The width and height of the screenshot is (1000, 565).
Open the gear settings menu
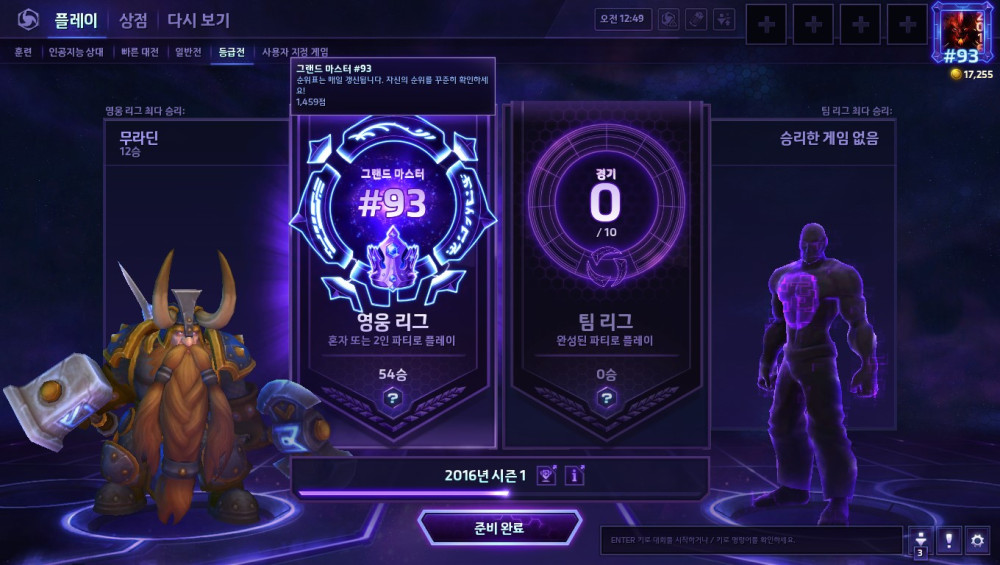pyautogui.click(x=976, y=540)
